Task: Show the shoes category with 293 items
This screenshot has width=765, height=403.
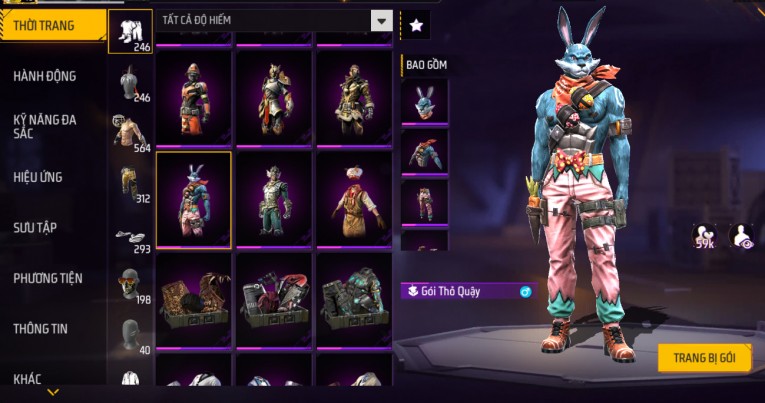Action: click(130, 236)
